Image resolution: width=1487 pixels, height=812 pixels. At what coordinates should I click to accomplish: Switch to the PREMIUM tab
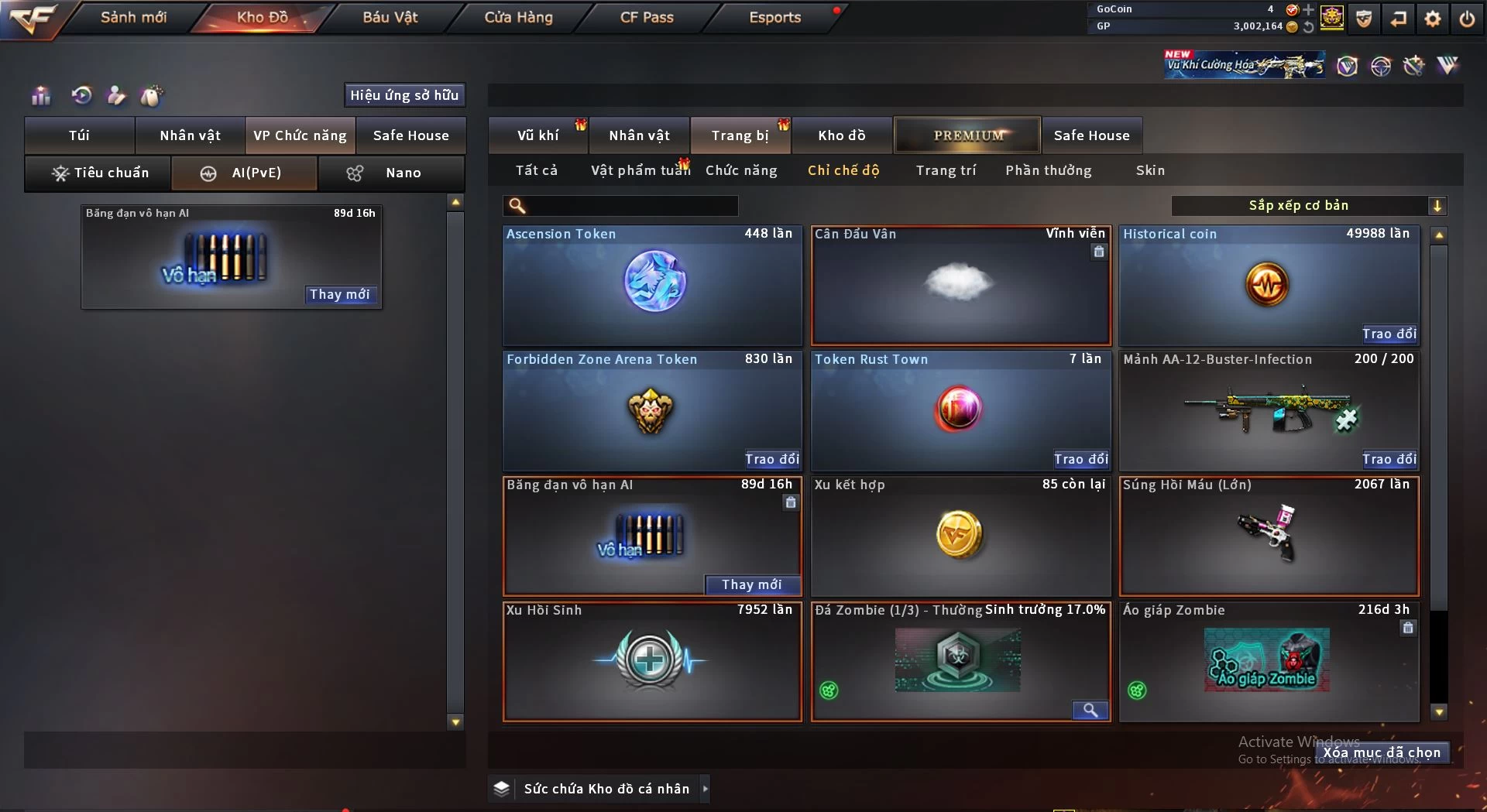tap(968, 135)
